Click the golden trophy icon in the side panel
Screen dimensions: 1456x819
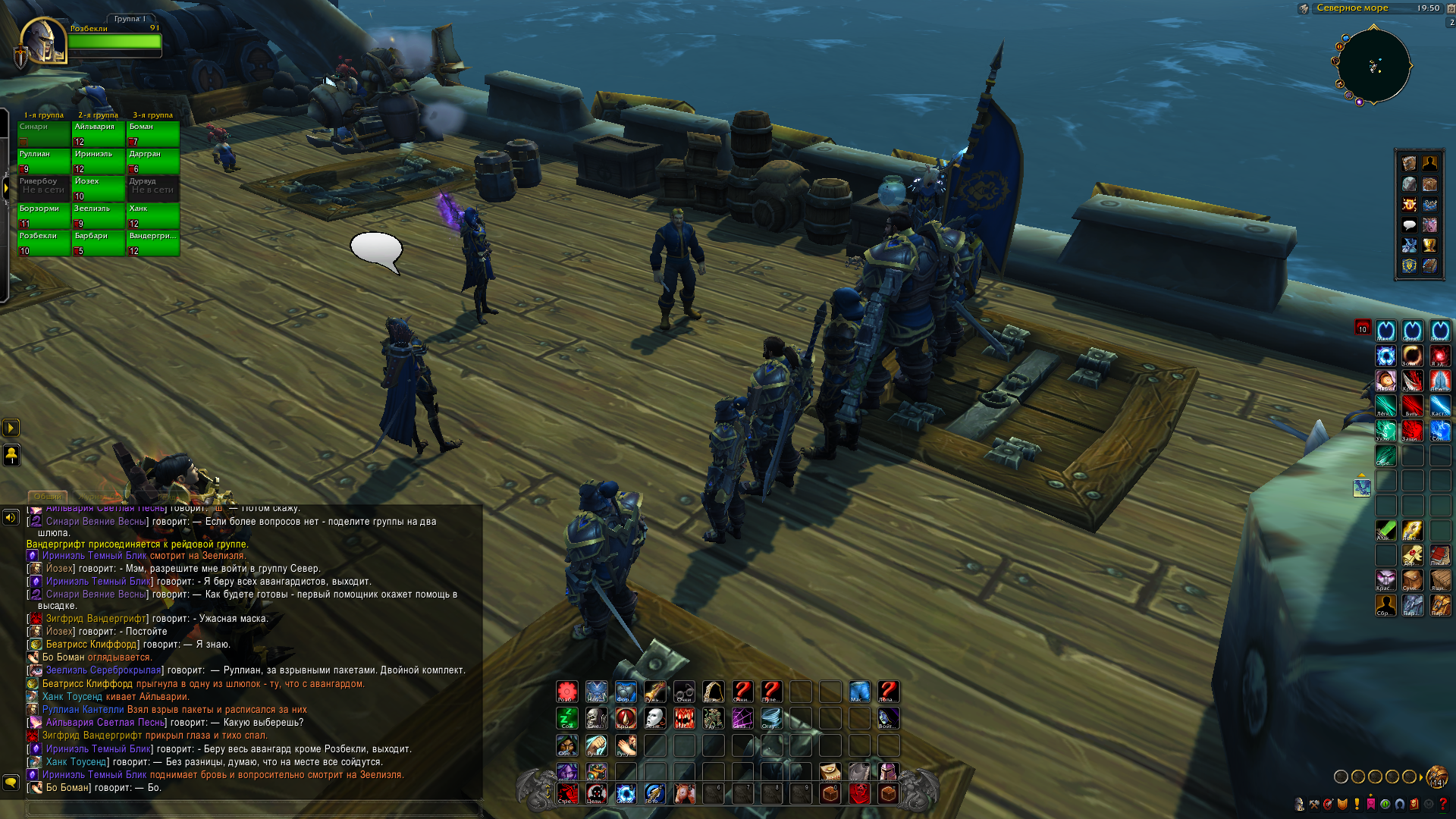[x=1429, y=245]
